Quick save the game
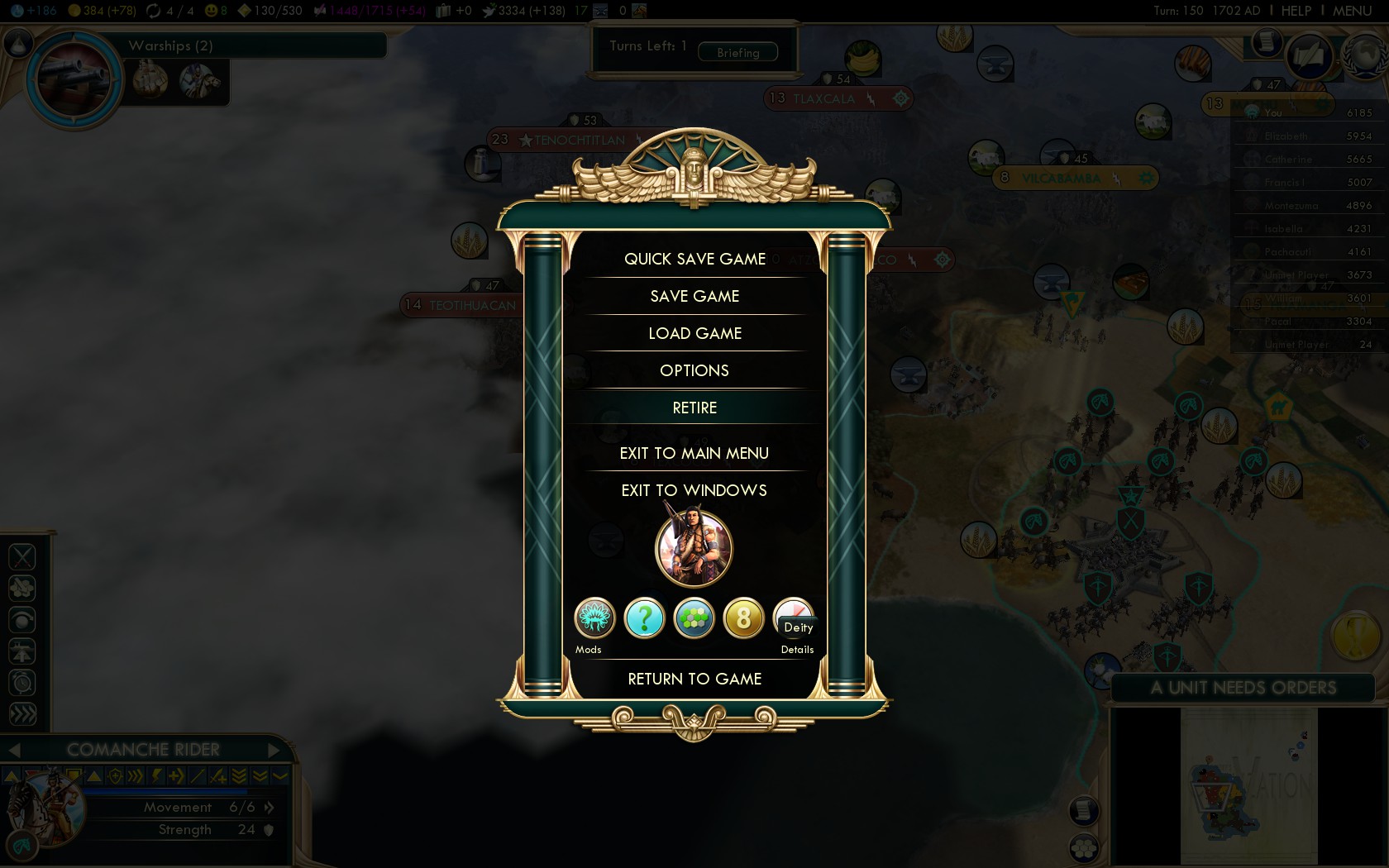 694,260
